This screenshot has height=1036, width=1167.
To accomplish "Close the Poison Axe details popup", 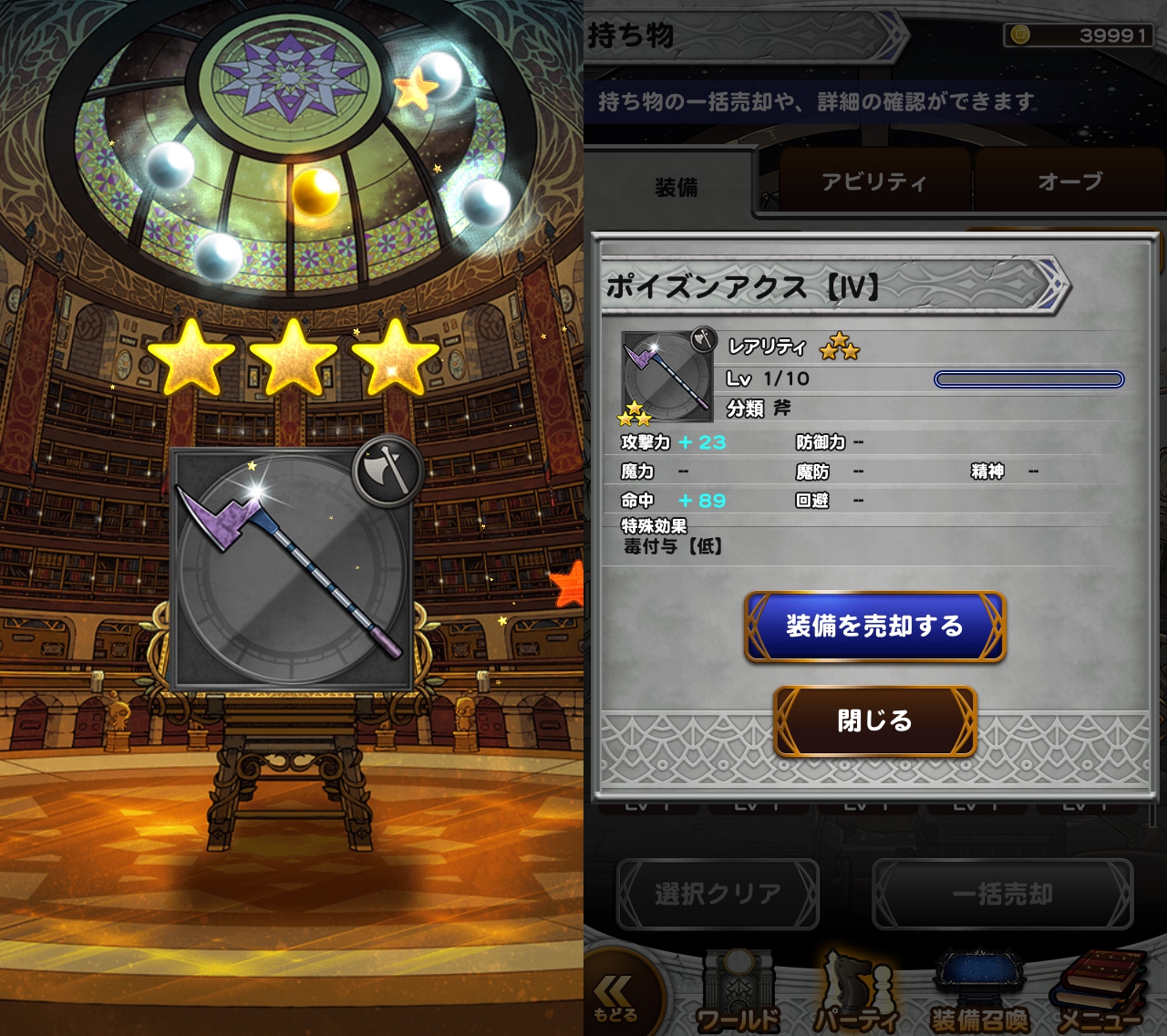I will click(x=874, y=720).
